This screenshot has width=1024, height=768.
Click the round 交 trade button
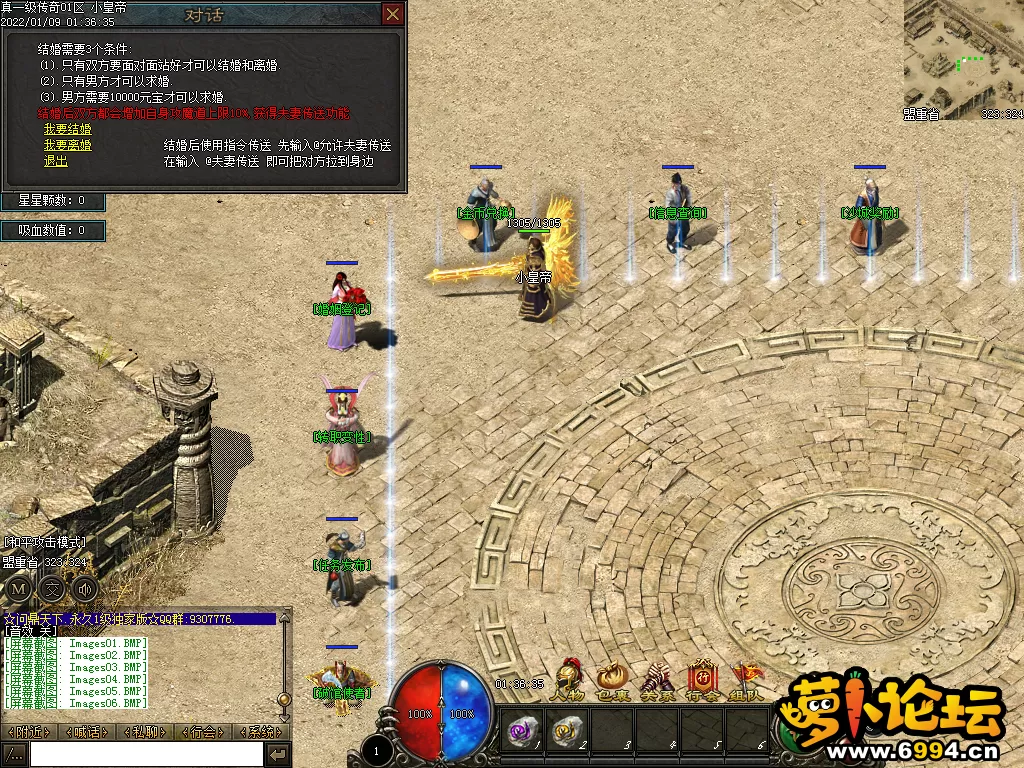click(52, 589)
